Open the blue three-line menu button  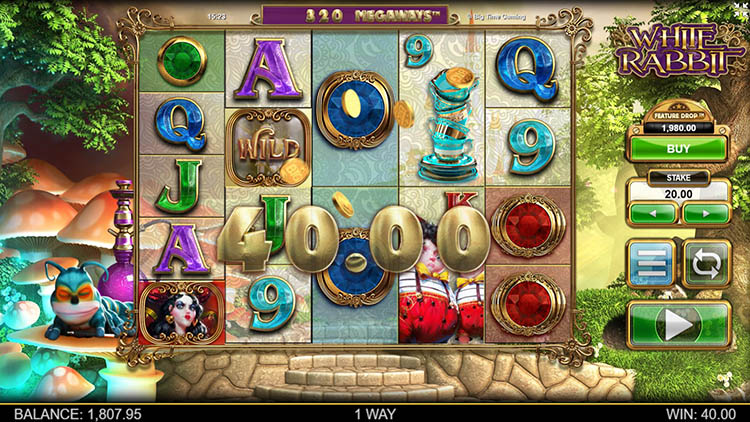tap(651, 264)
